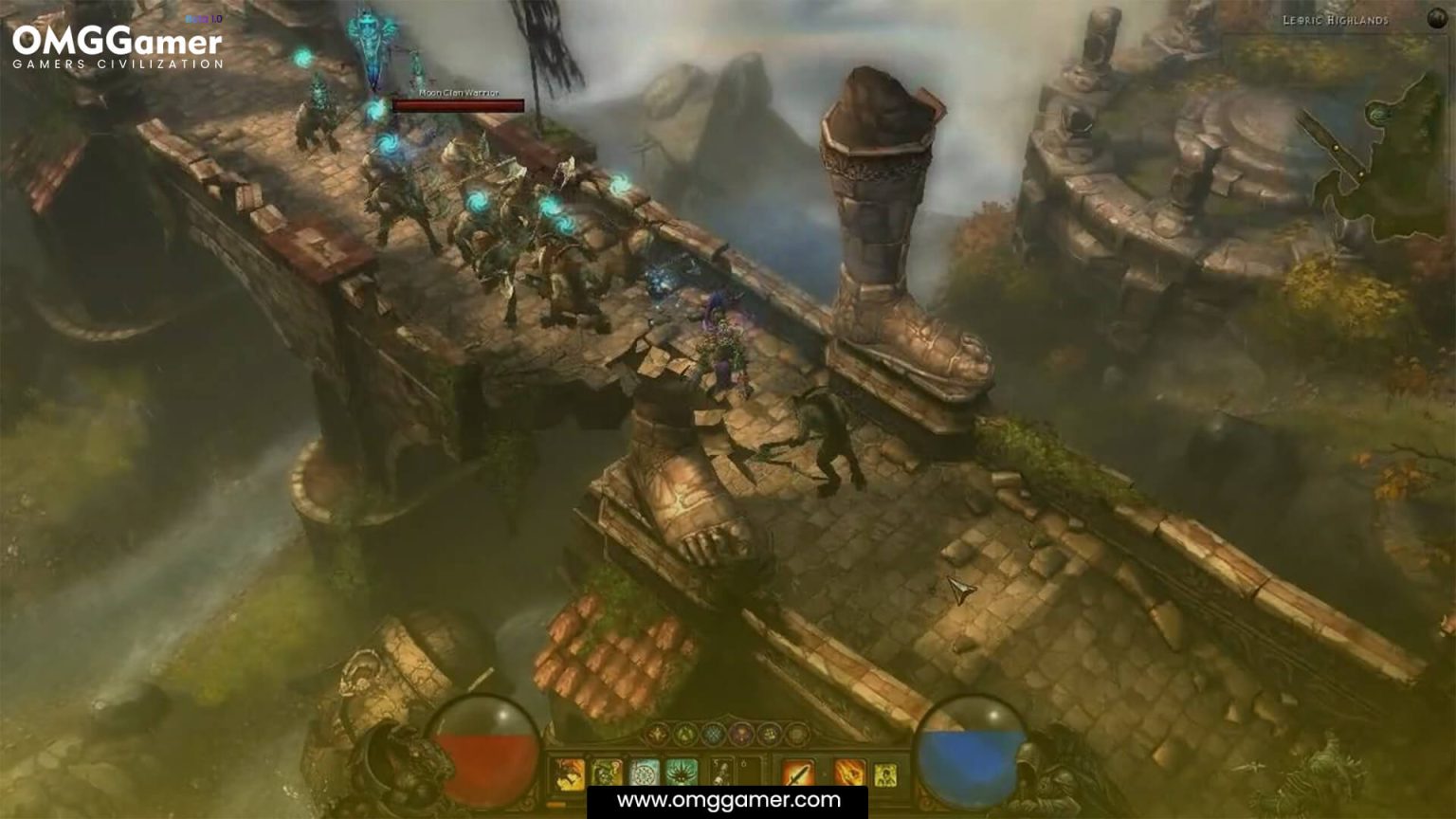Click the OMGGamer logo watermark
The height and width of the screenshot is (819, 1456).
pyautogui.click(x=118, y=47)
